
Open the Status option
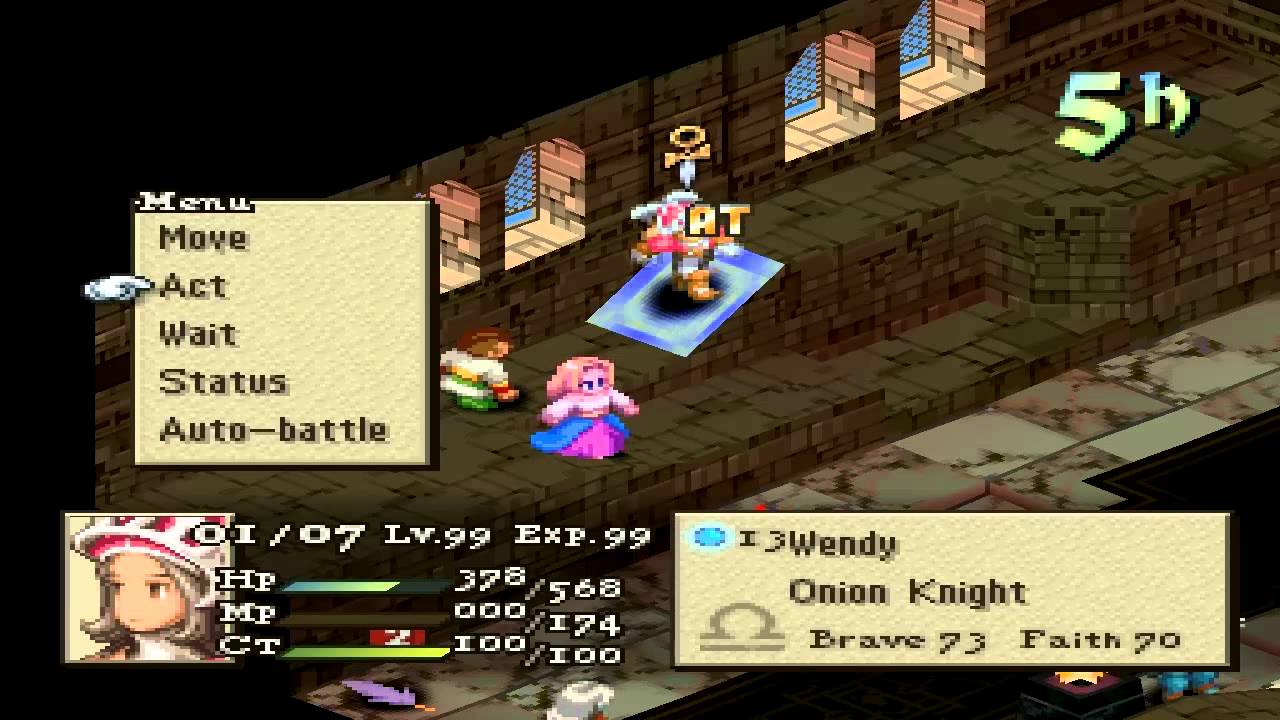pyautogui.click(x=223, y=382)
